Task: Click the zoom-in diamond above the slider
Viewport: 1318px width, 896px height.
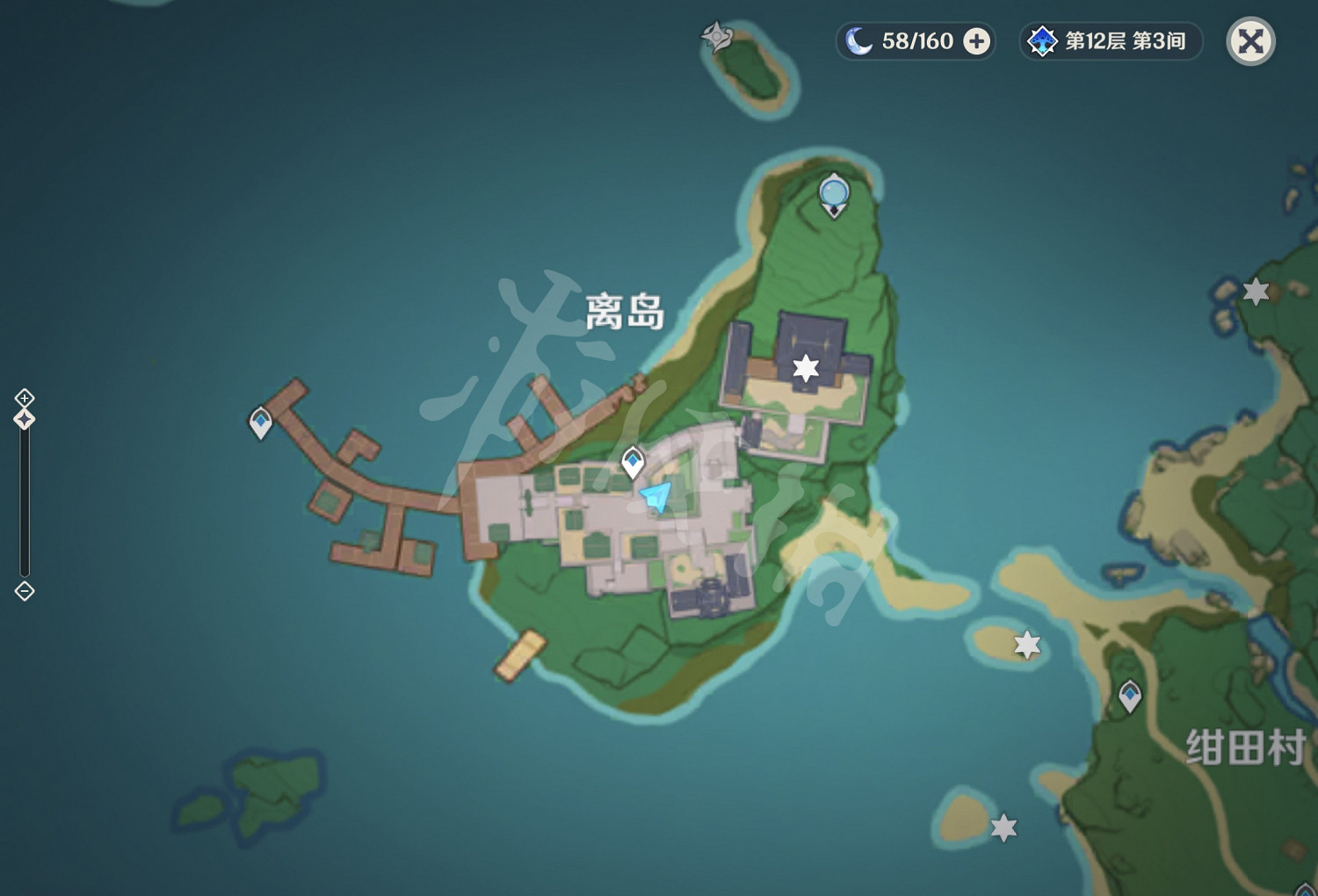Action: (23, 399)
